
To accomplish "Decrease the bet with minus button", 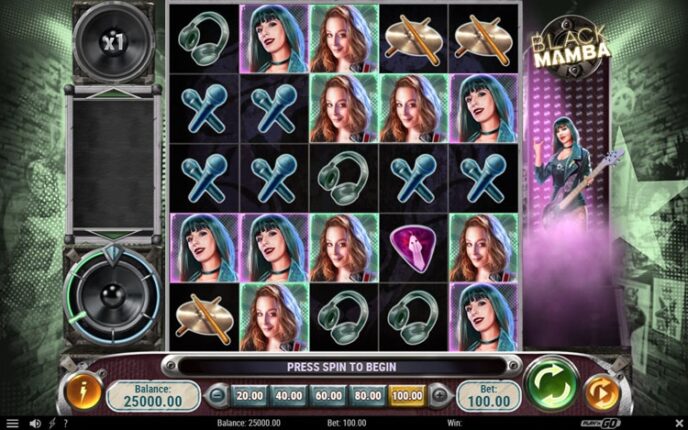I will (220, 396).
